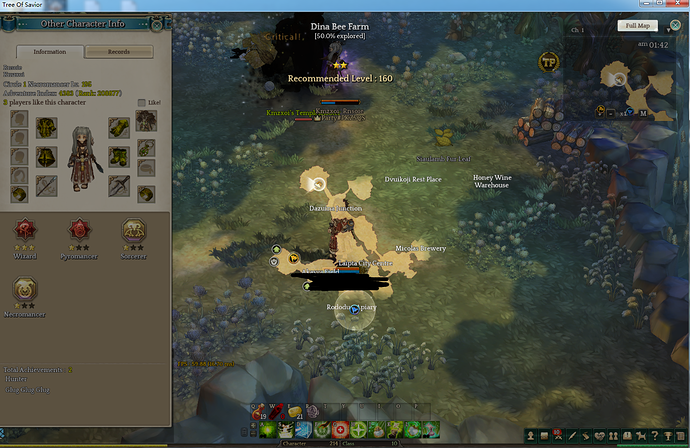Inspect the Sorcerer class emblem
The width and height of the screenshot is (690, 448).
pos(131,231)
